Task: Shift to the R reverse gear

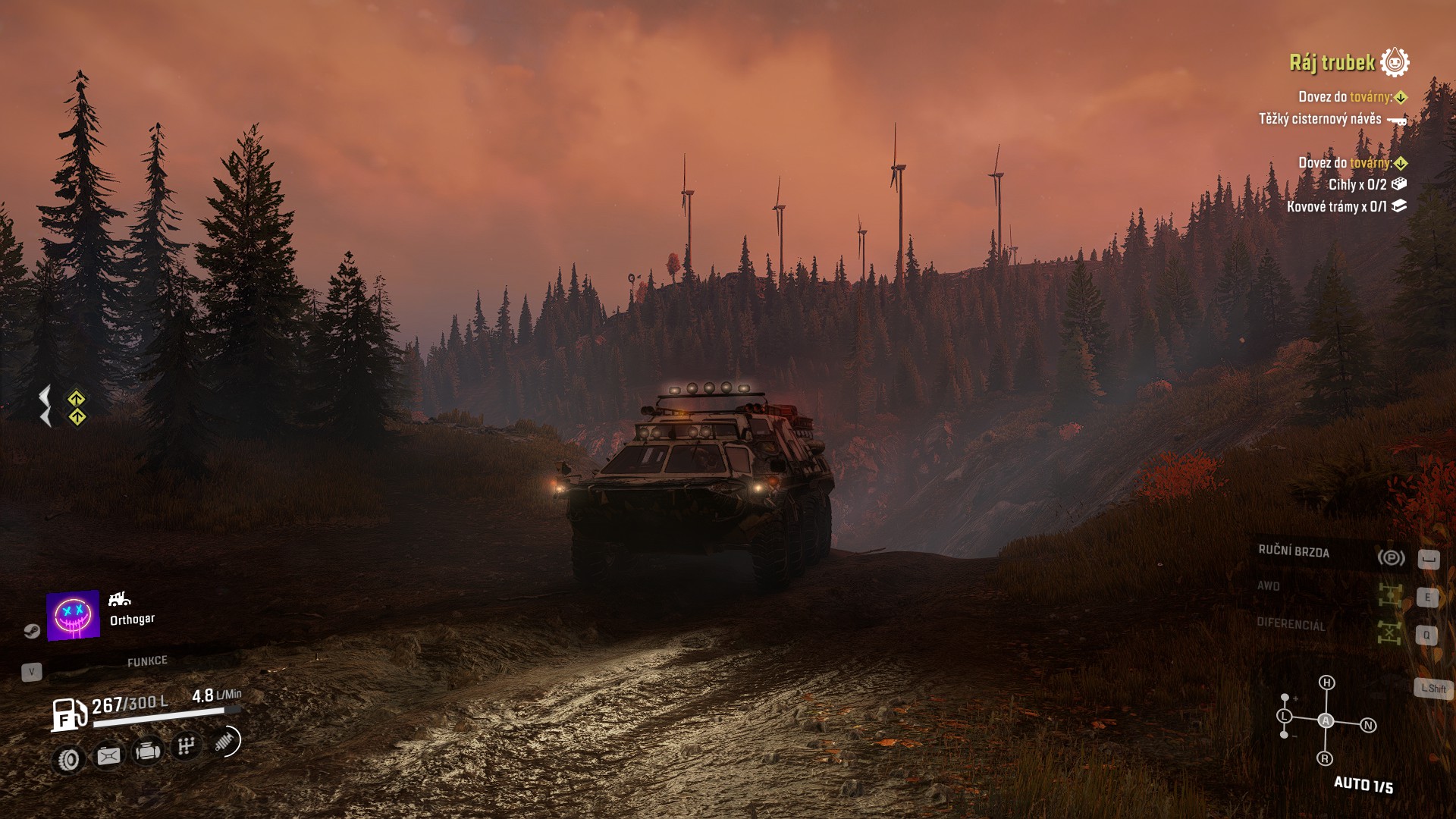Action: (x=1325, y=758)
